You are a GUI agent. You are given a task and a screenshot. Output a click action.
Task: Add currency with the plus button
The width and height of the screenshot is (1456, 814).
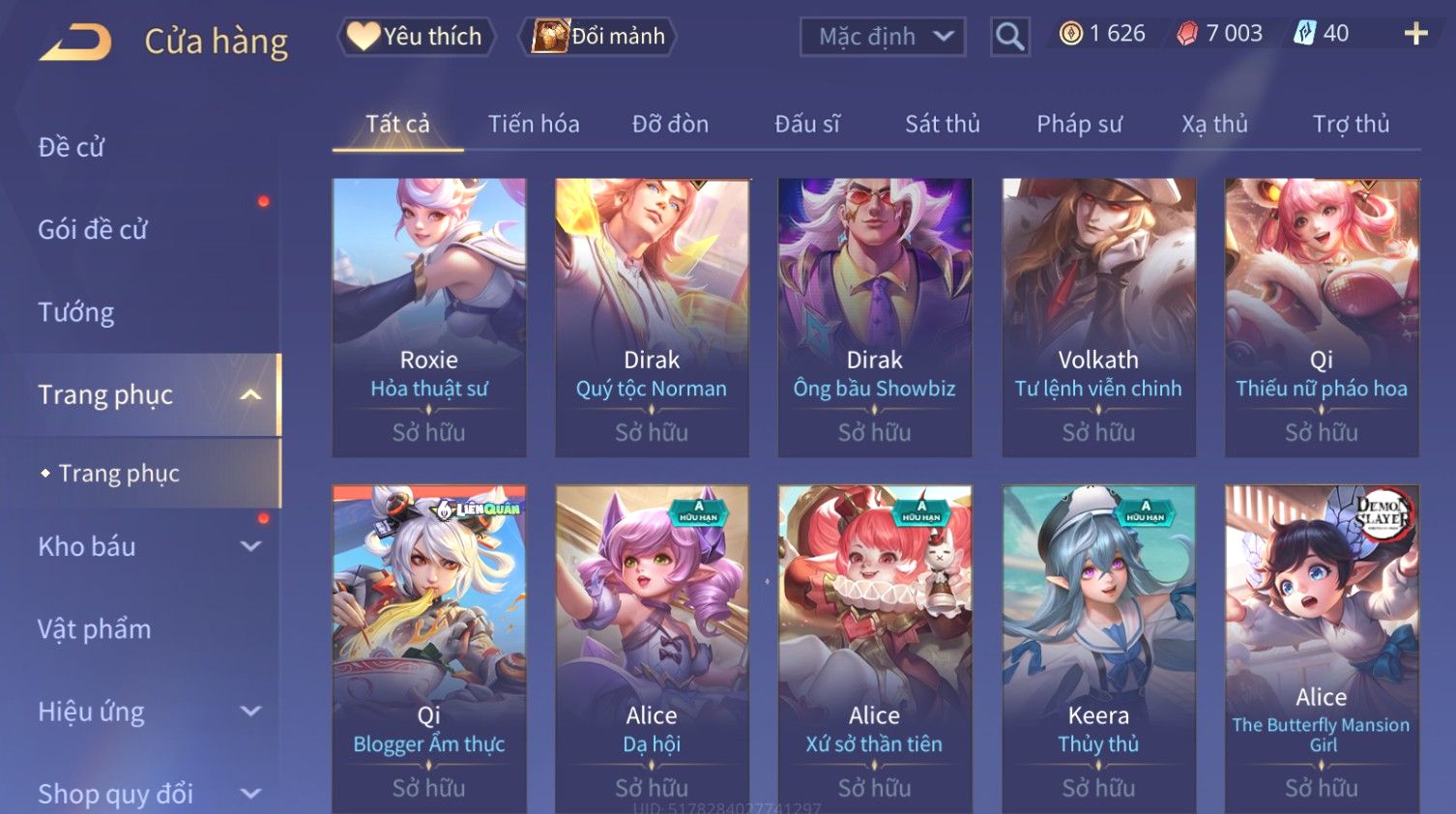click(x=1415, y=34)
